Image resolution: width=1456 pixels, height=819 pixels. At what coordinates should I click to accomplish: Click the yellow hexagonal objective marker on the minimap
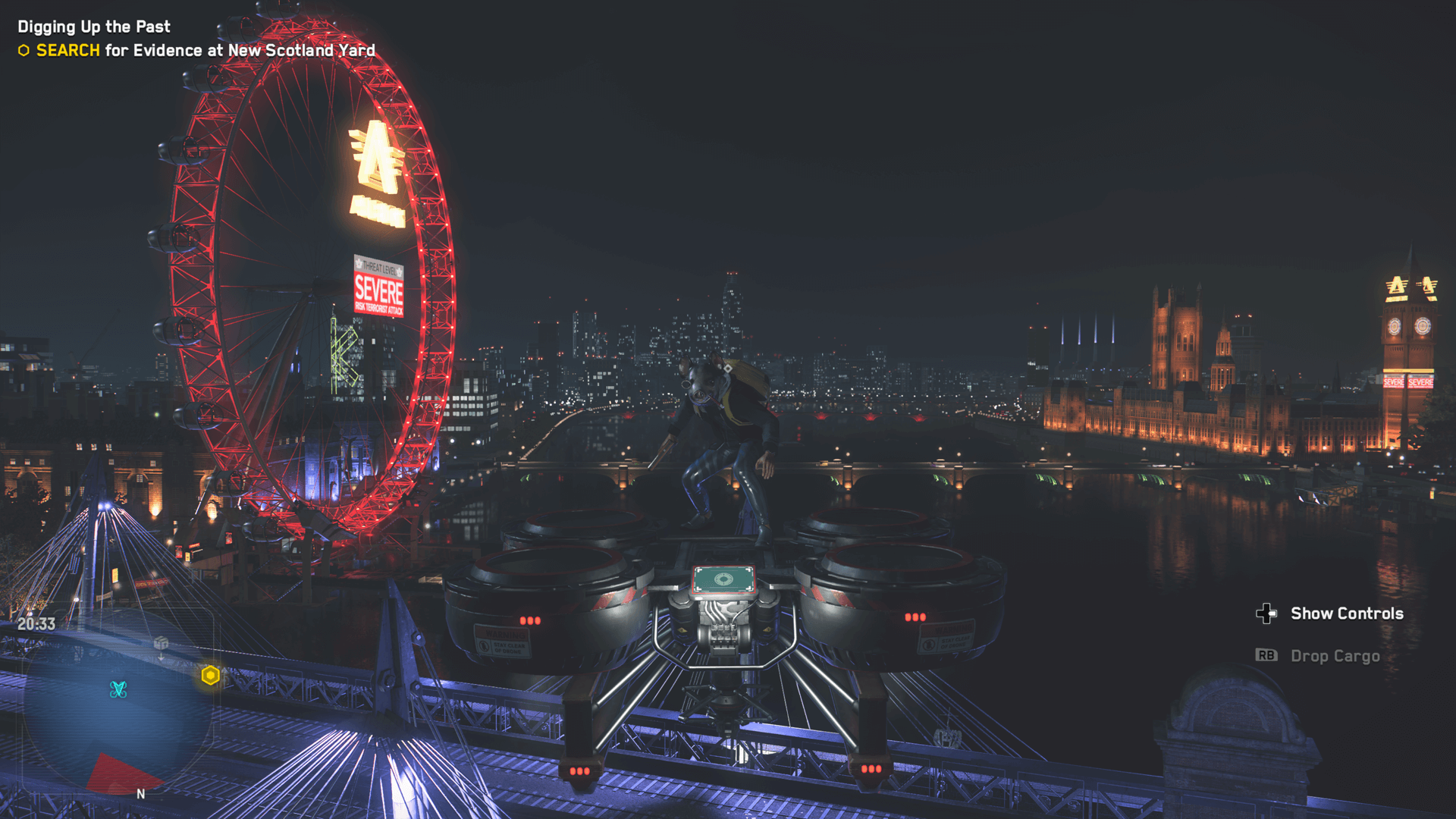coord(210,674)
